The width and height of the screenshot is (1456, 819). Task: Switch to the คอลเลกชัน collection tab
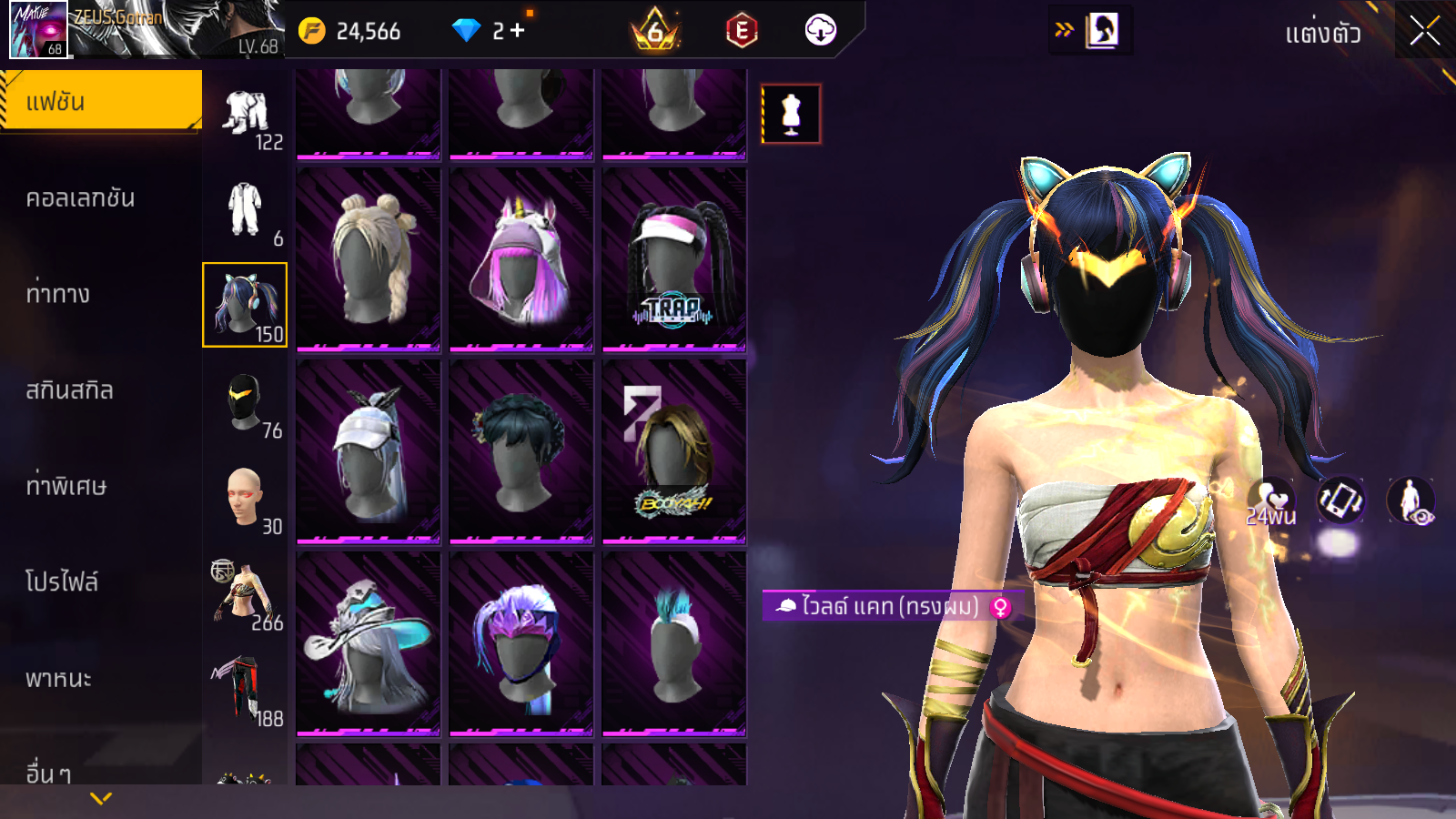(x=80, y=197)
